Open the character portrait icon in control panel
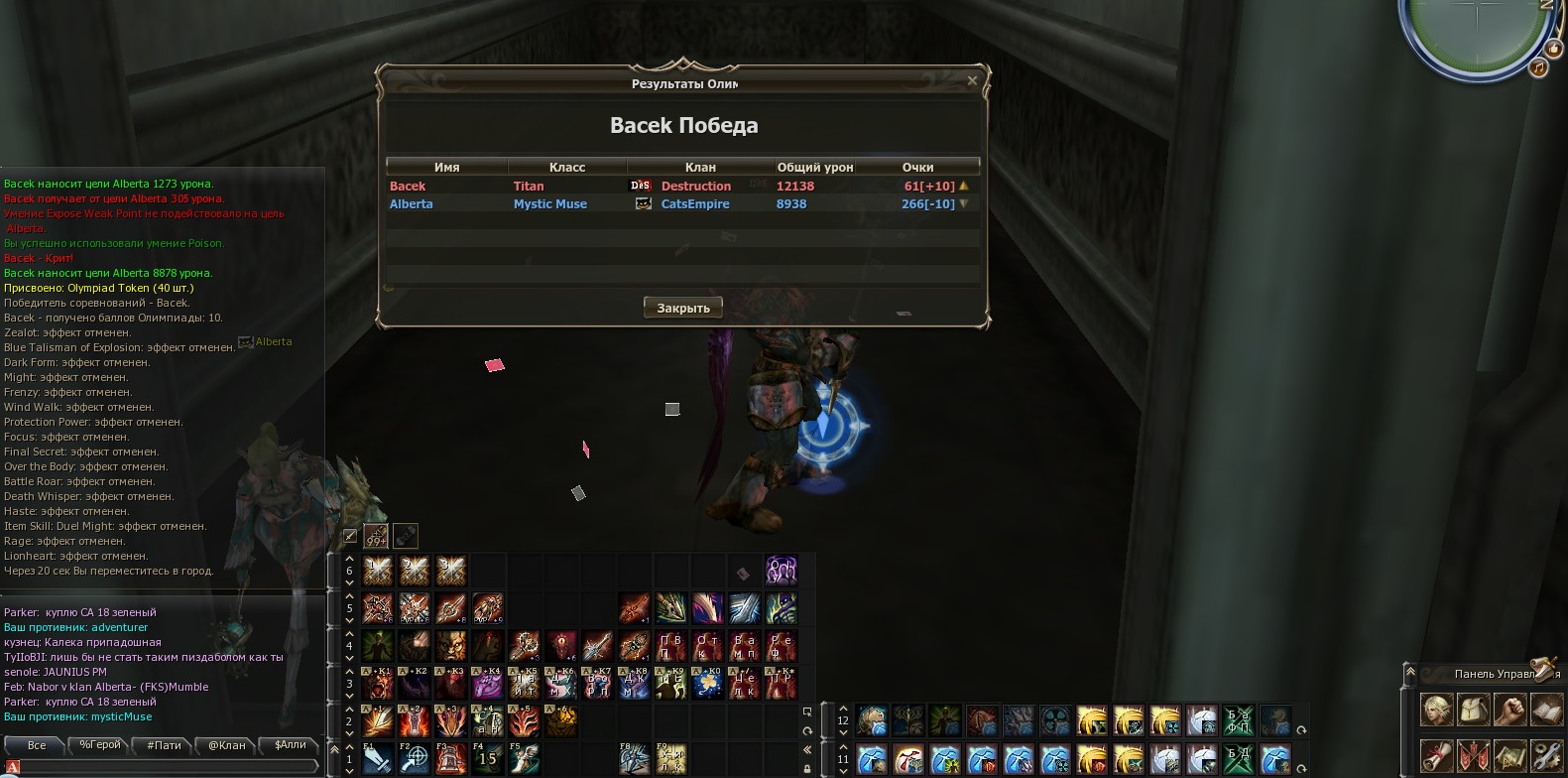Image resolution: width=1568 pixels, height=778 pixels. click(1436, 710)
